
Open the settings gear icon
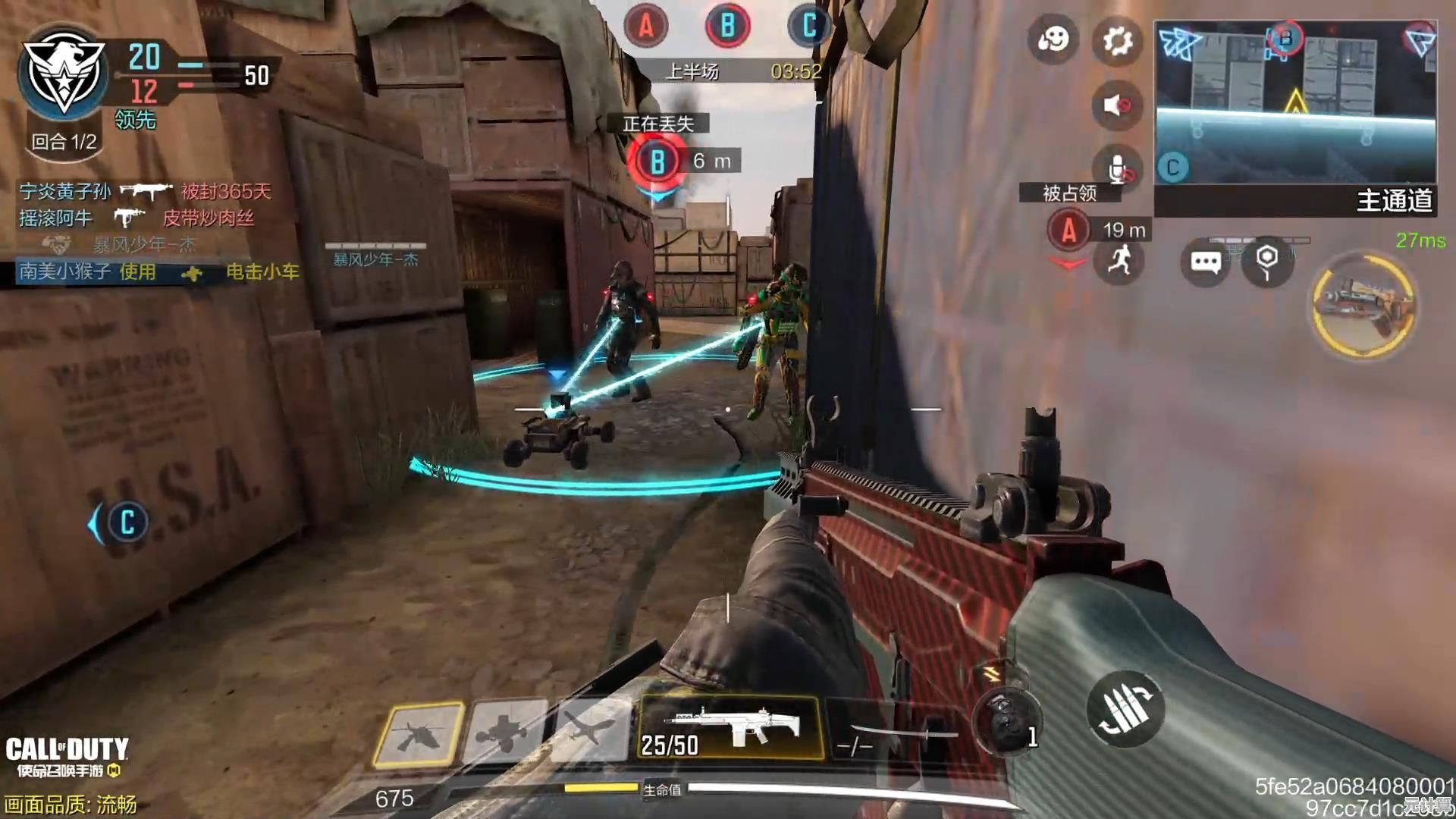[x=1117, y=40]
